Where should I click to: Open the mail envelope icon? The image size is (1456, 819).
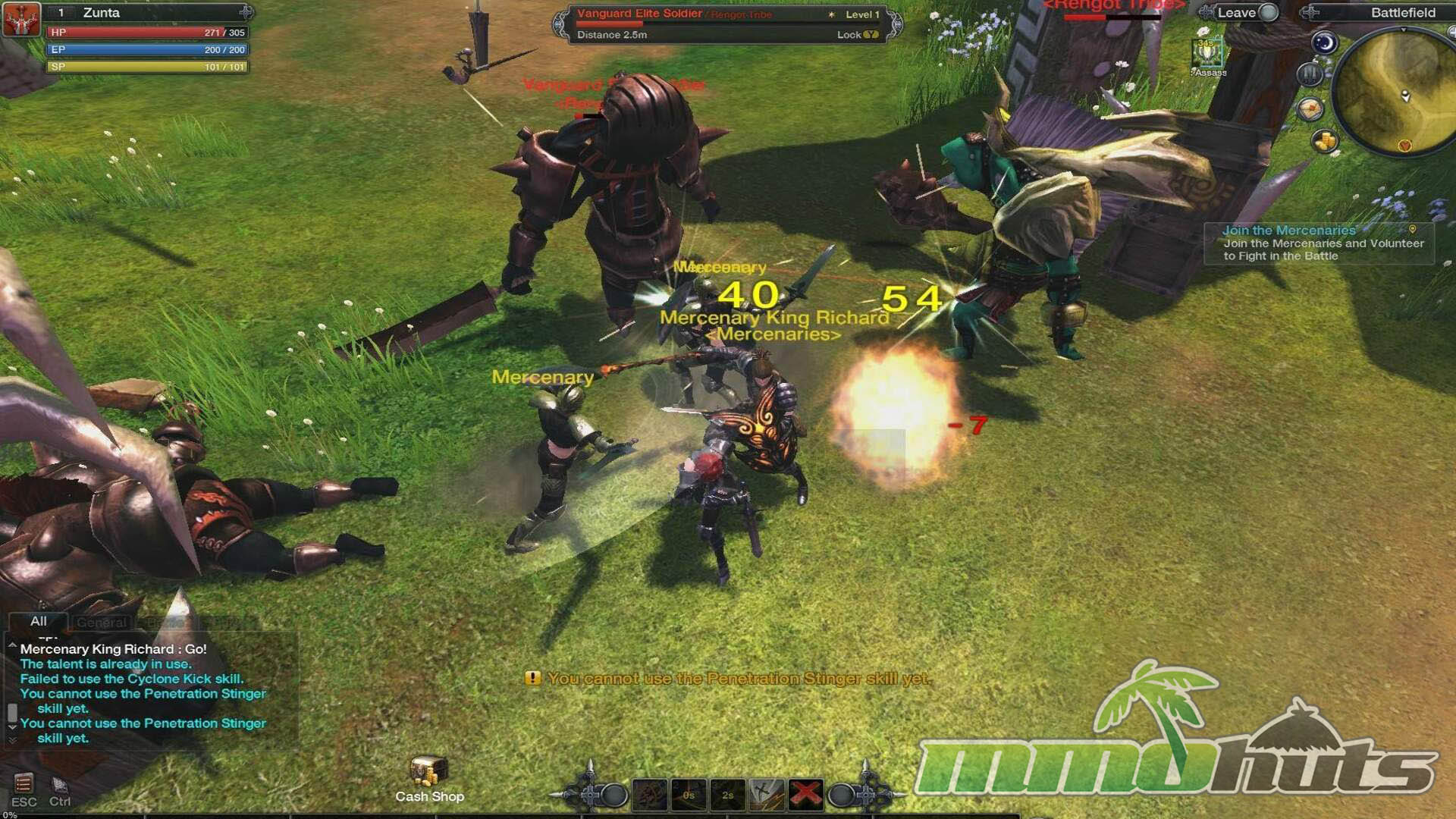click(1310, 109)
